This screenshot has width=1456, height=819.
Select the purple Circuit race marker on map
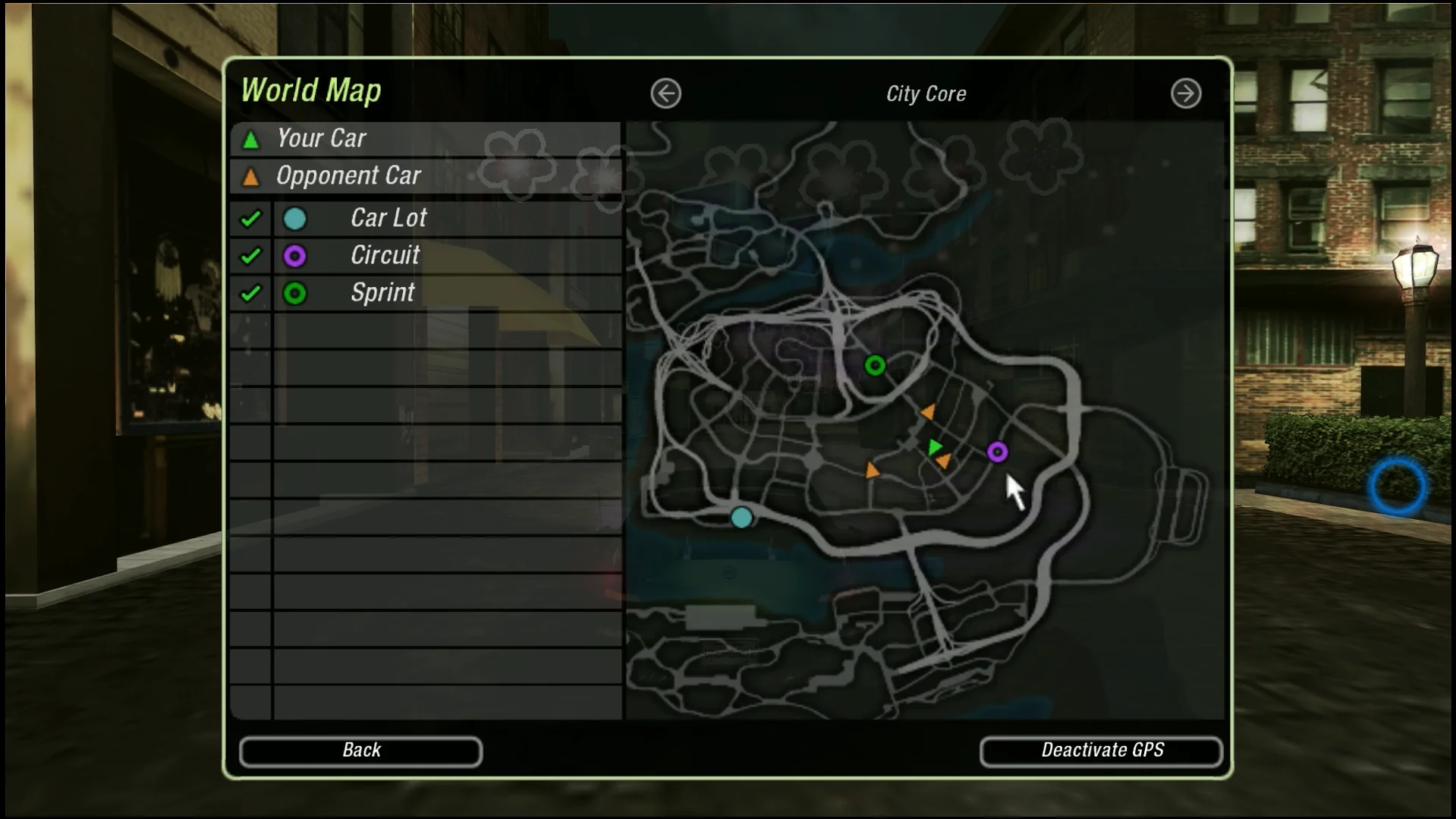tap(997, 452)
